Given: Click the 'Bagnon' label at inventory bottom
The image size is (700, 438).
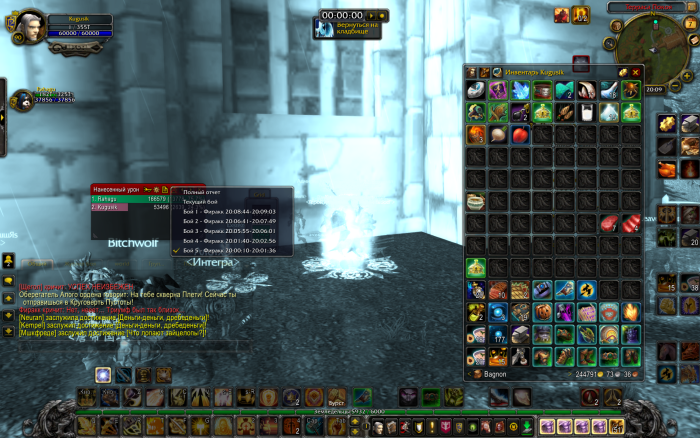Looking at the screenshot, I should [498, 373].
